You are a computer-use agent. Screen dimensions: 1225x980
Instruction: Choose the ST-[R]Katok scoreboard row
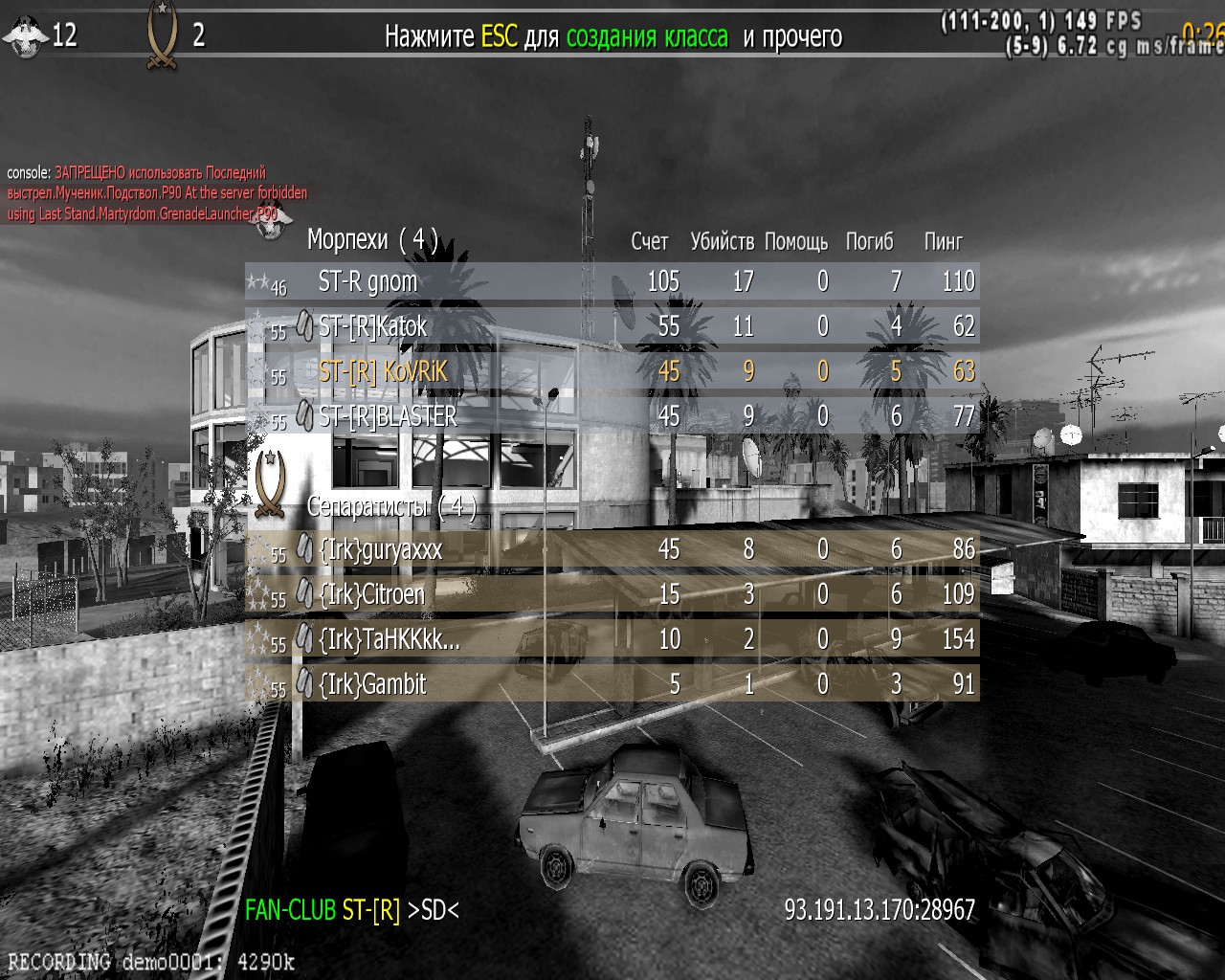[612, 327]
